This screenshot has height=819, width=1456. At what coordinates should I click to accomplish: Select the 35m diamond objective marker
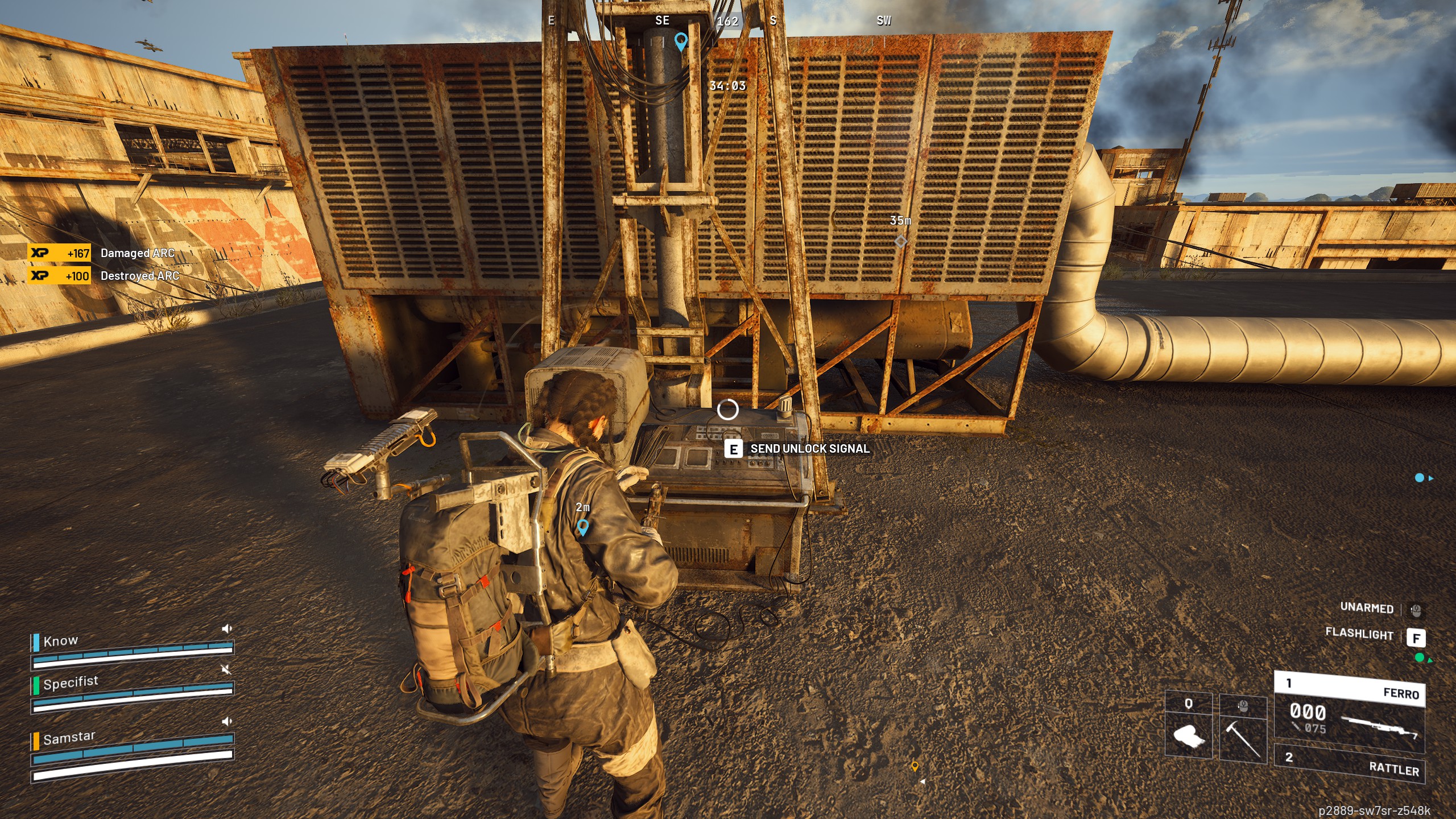point(900,242)
